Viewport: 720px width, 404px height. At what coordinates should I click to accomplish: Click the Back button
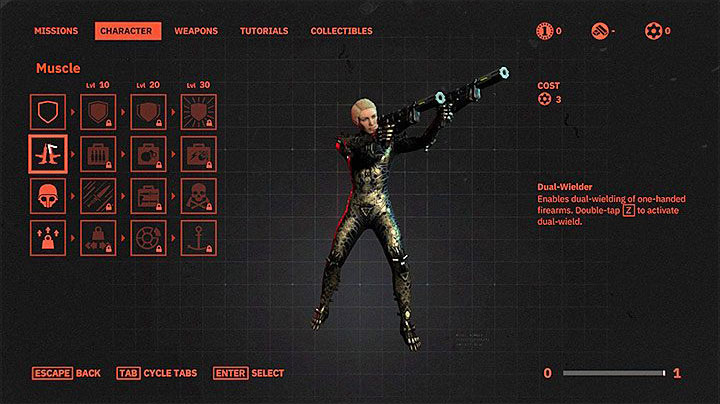click(66, 373)
